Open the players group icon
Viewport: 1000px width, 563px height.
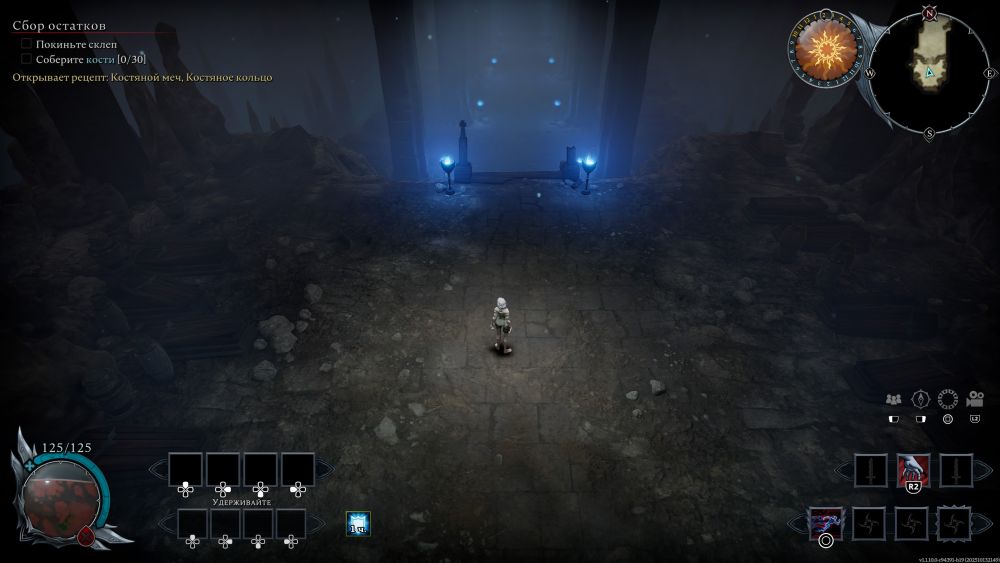click(x=894, y=399)
